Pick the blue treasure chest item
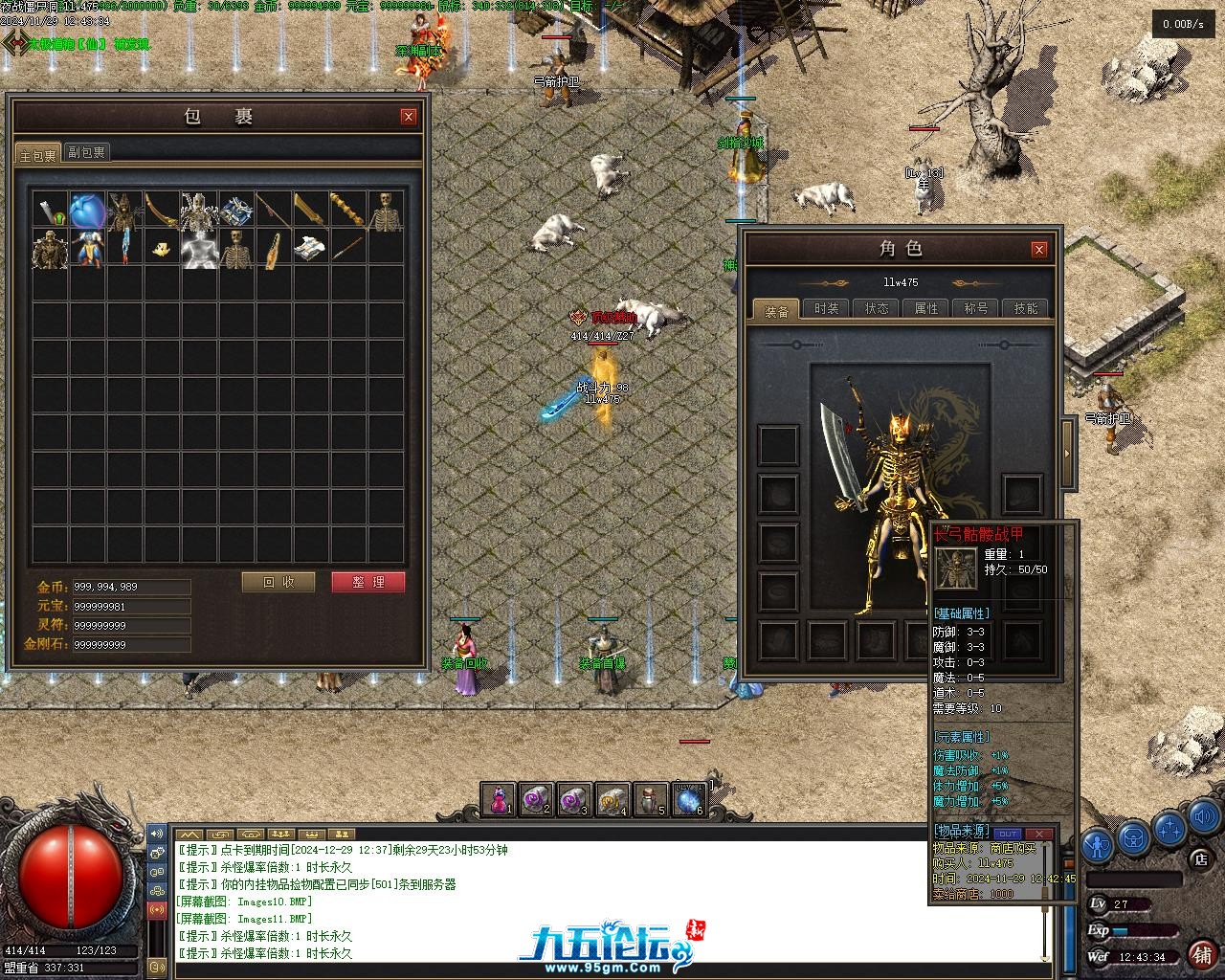This screenshot has height=980, width=1225. [x=236, y=211]
